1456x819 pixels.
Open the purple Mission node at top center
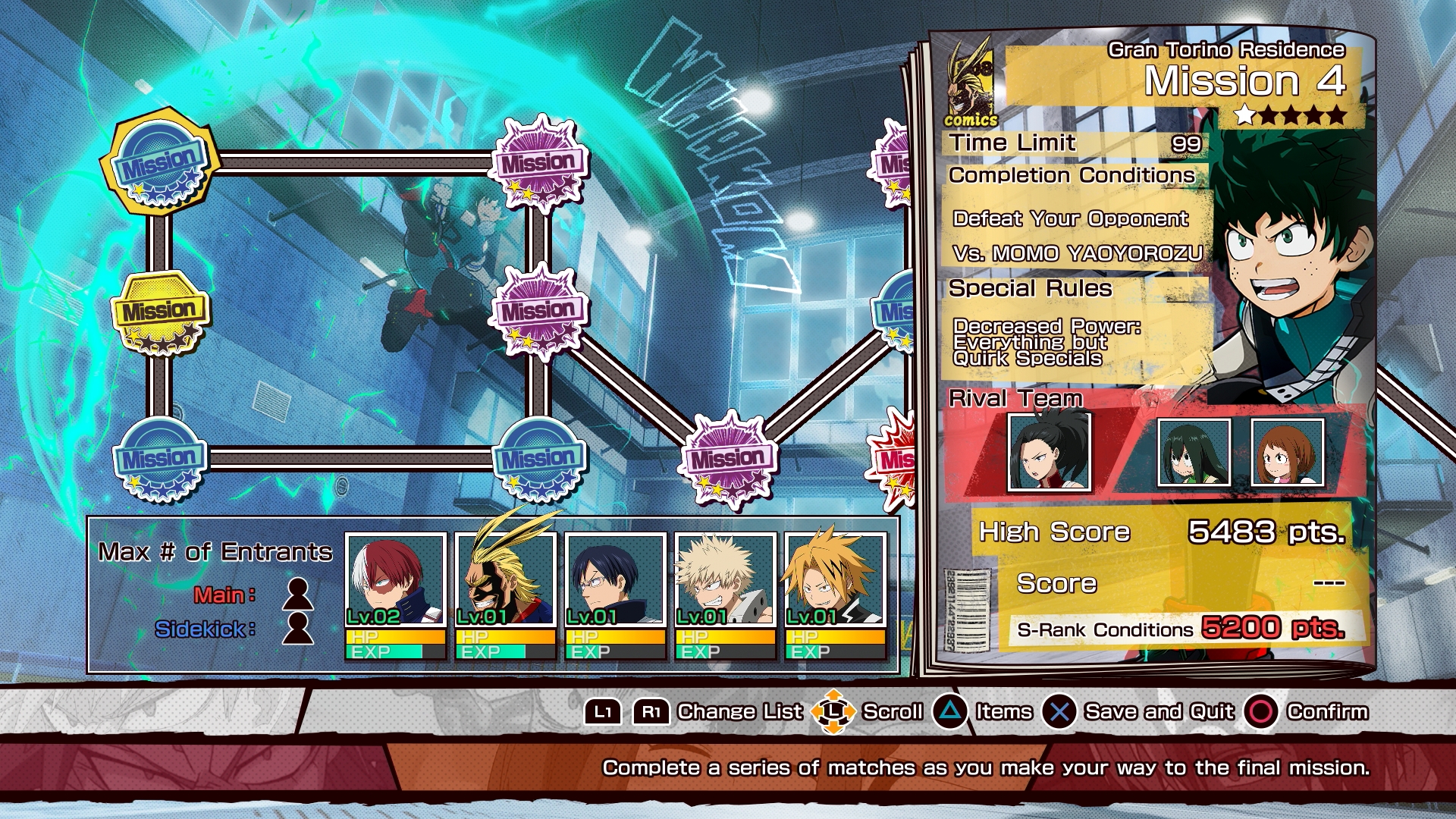coord(541,159)
